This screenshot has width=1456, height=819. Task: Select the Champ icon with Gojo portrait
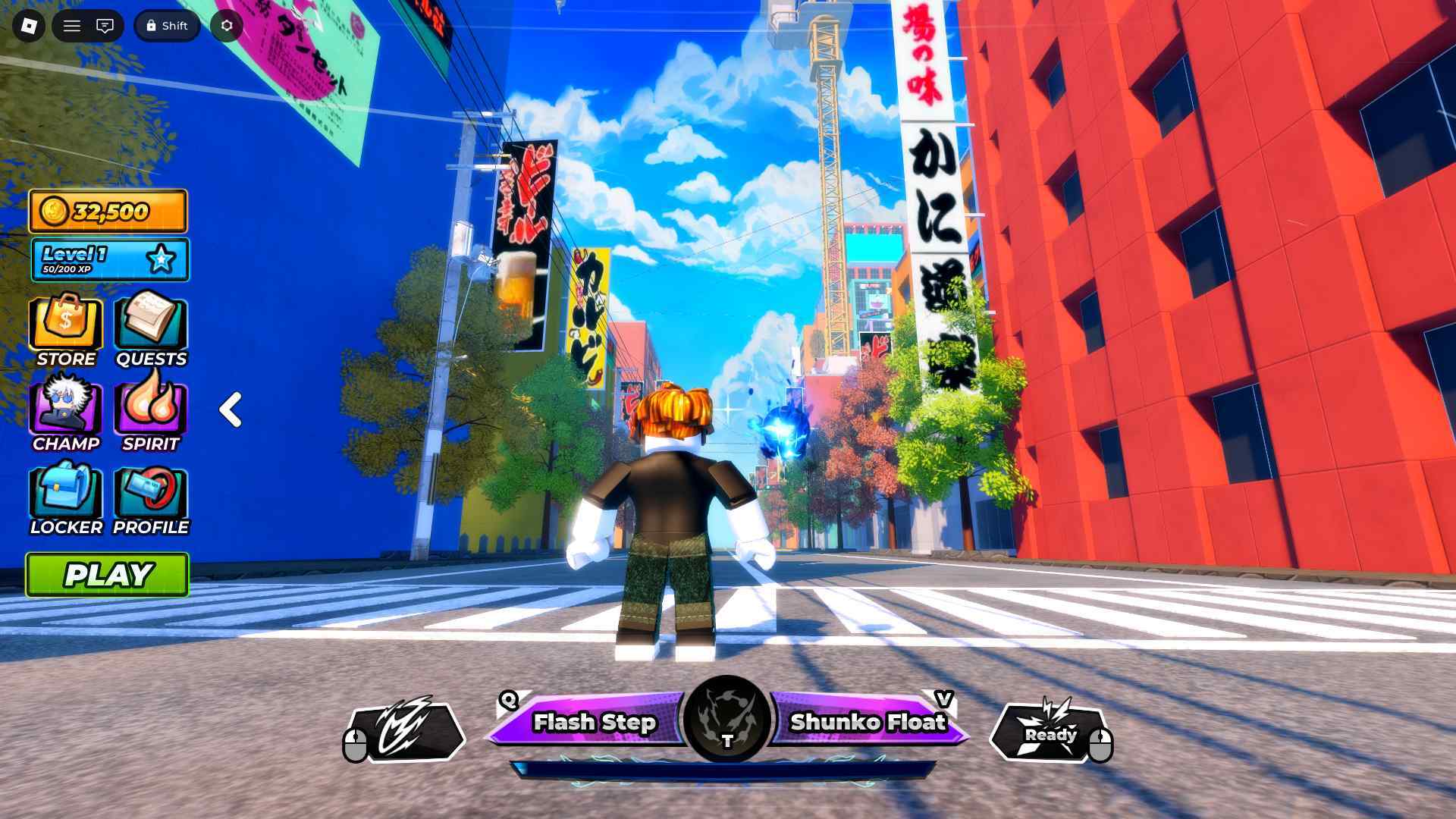coord(65,412)
